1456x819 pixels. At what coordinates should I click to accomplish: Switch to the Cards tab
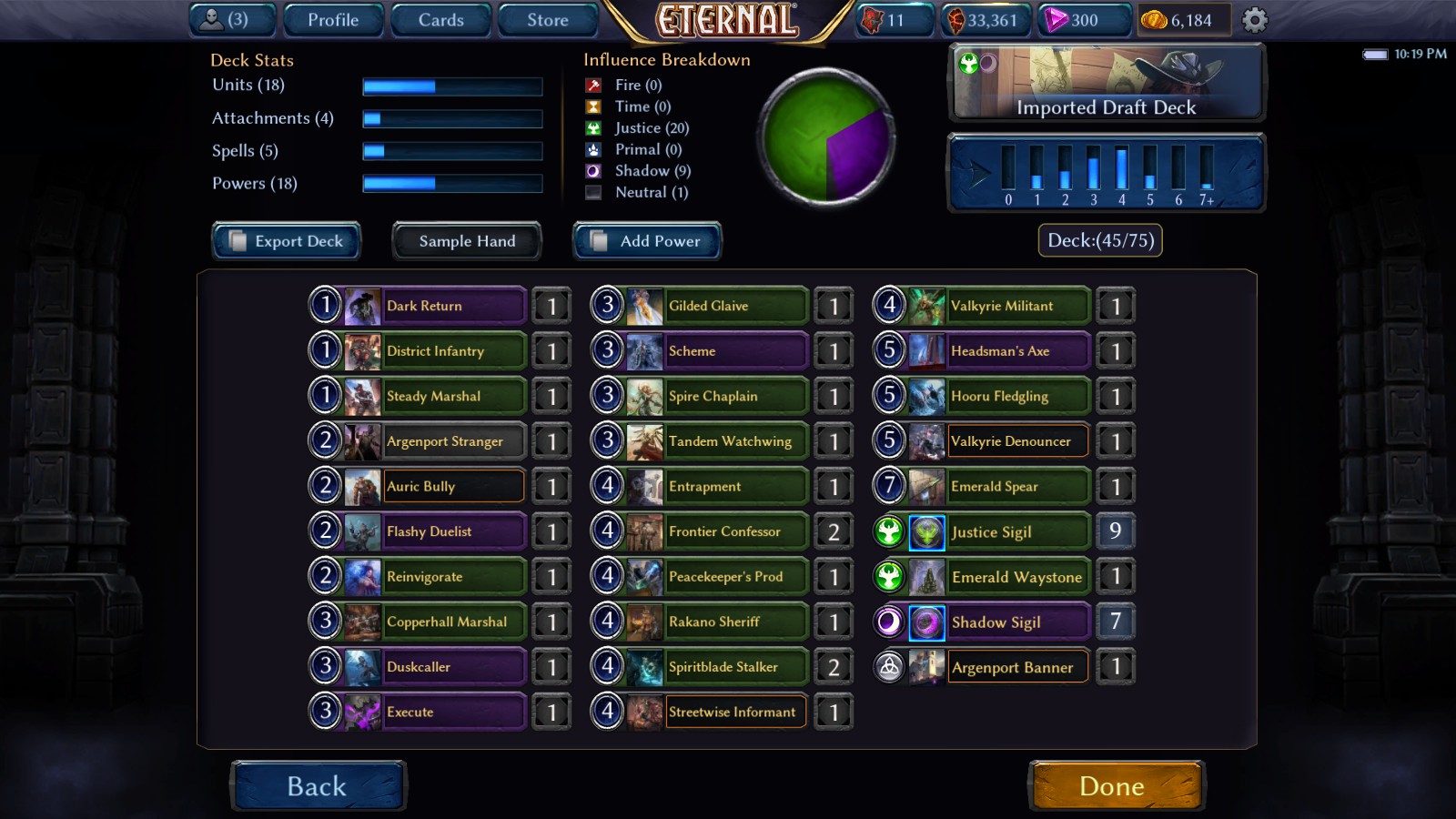[x=440, y=19]
